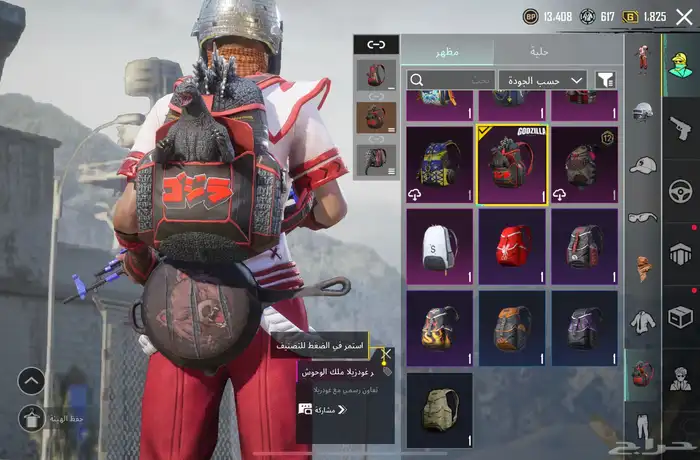Open the funnel filter options
This screenshot has height=460, width=700.
pyautogui.click(x=605, y=80)
